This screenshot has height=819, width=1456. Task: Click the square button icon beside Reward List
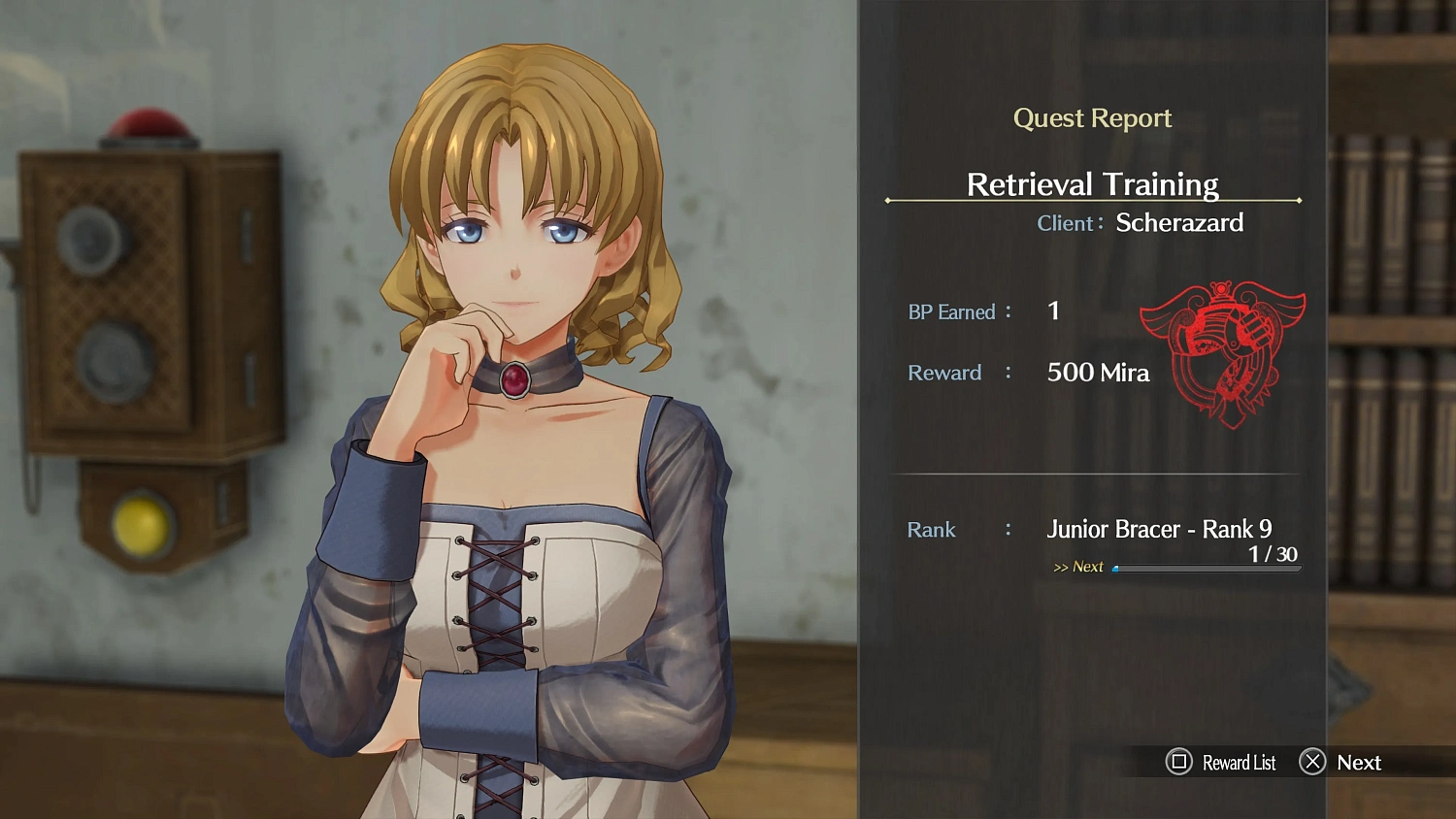click(1178, 763)
